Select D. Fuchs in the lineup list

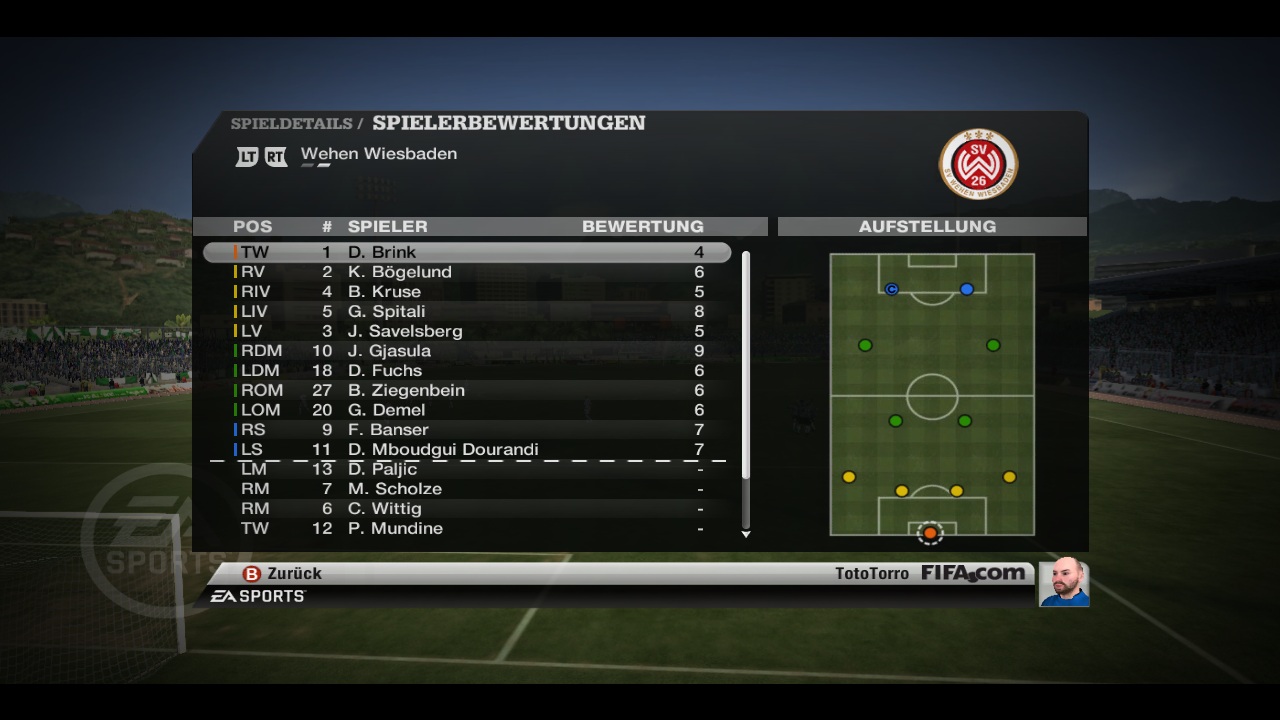pyautogui.click(x=467, y=370)
